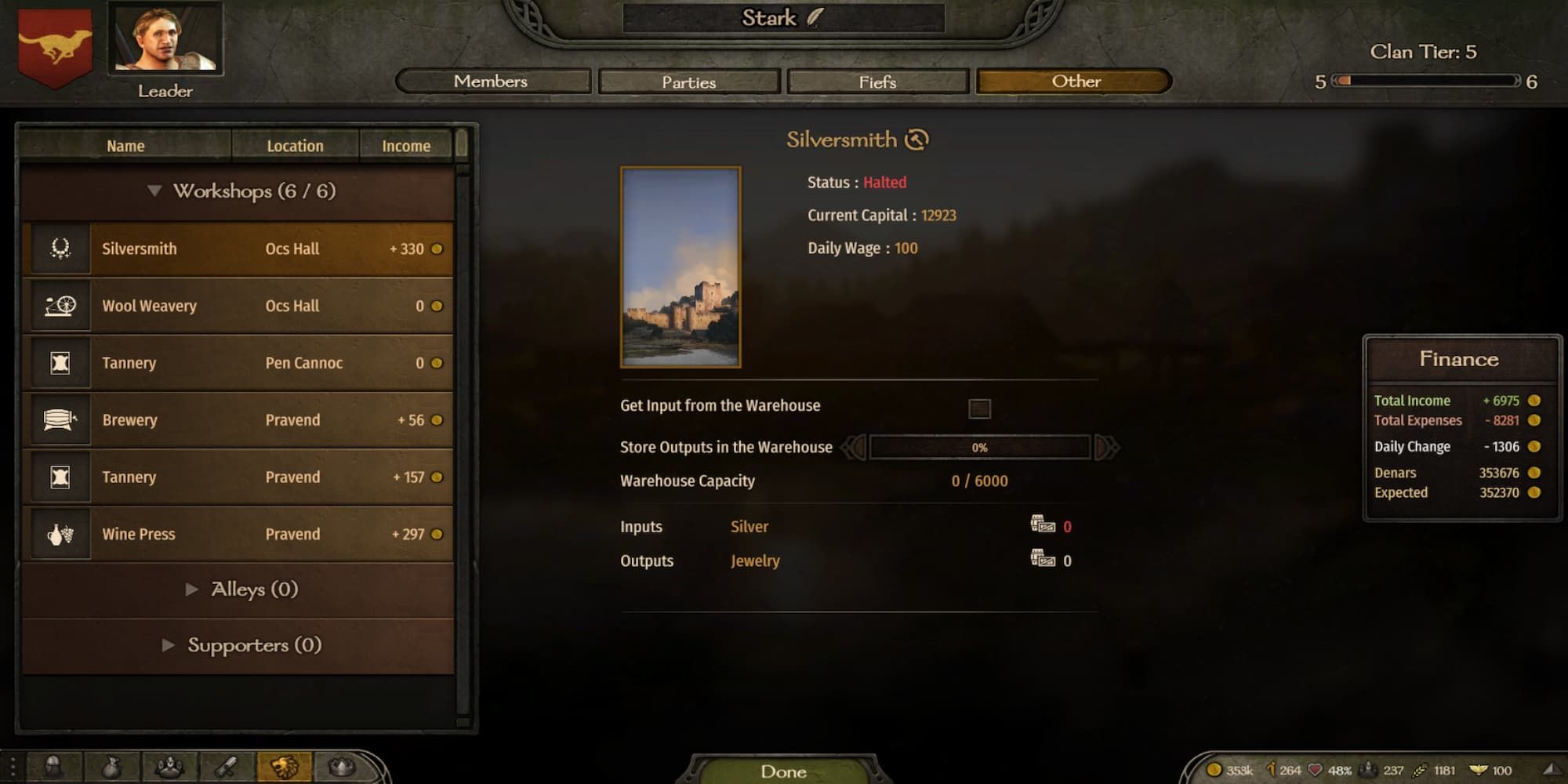Enable Get Input from the Warehouse
Screen dimensions: 1568x784
coord(981,409)
